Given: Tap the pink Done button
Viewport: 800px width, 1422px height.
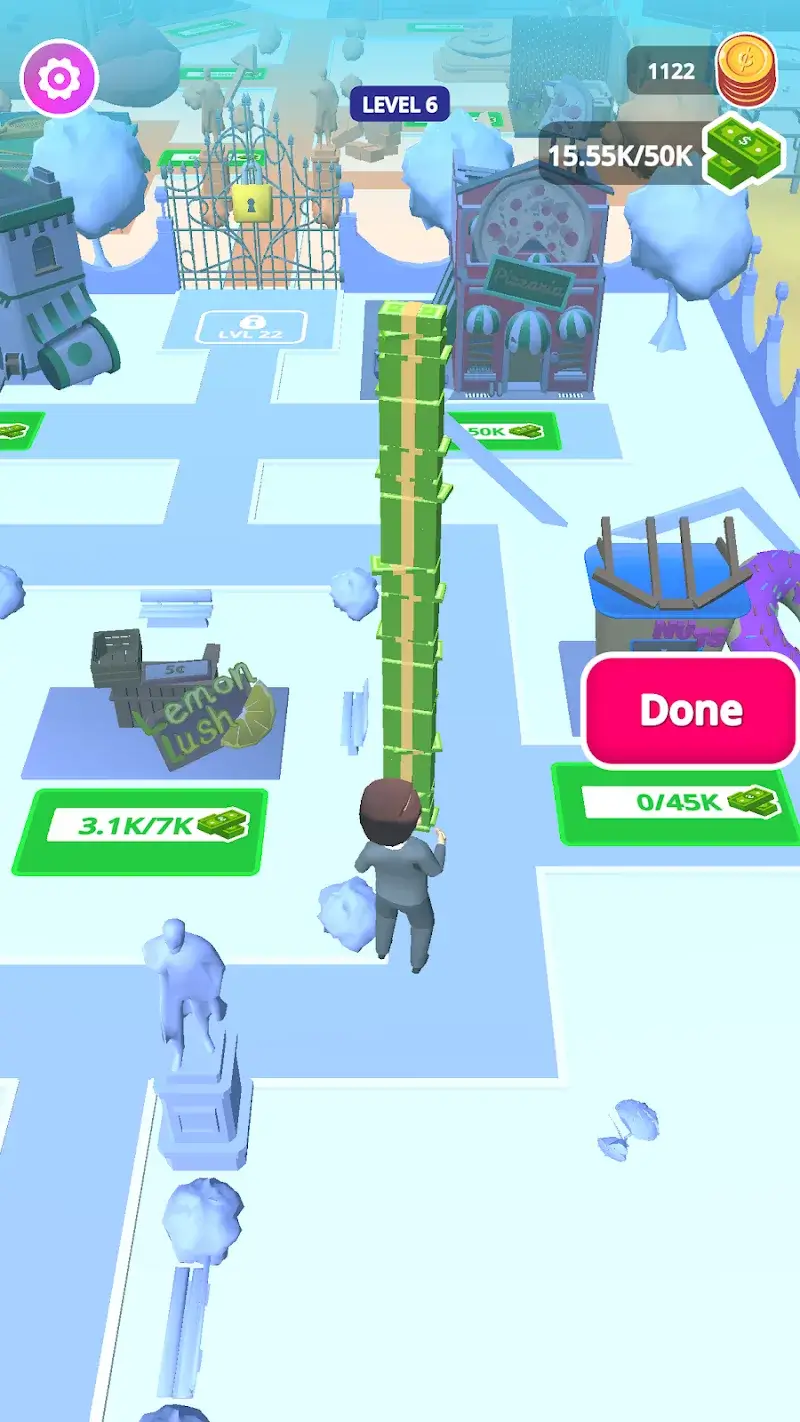Looking at the screenshot, I should [691, 710].
